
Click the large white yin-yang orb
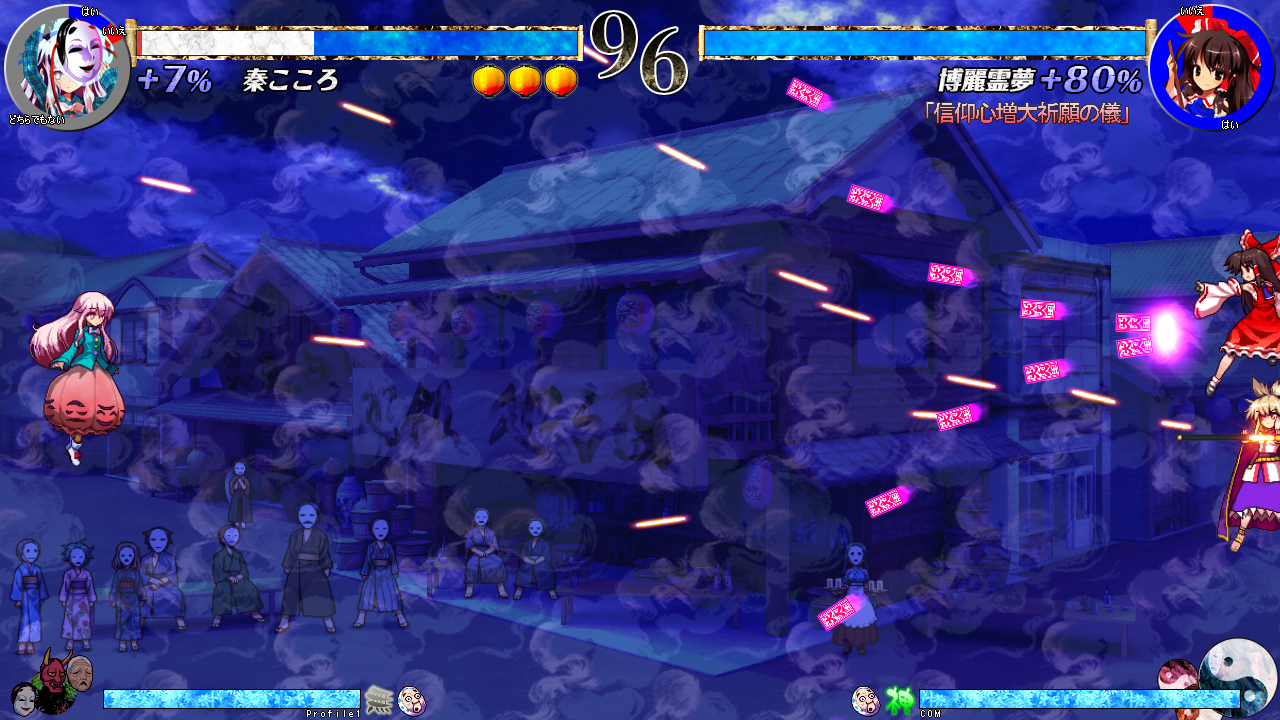click(1237, 676)
